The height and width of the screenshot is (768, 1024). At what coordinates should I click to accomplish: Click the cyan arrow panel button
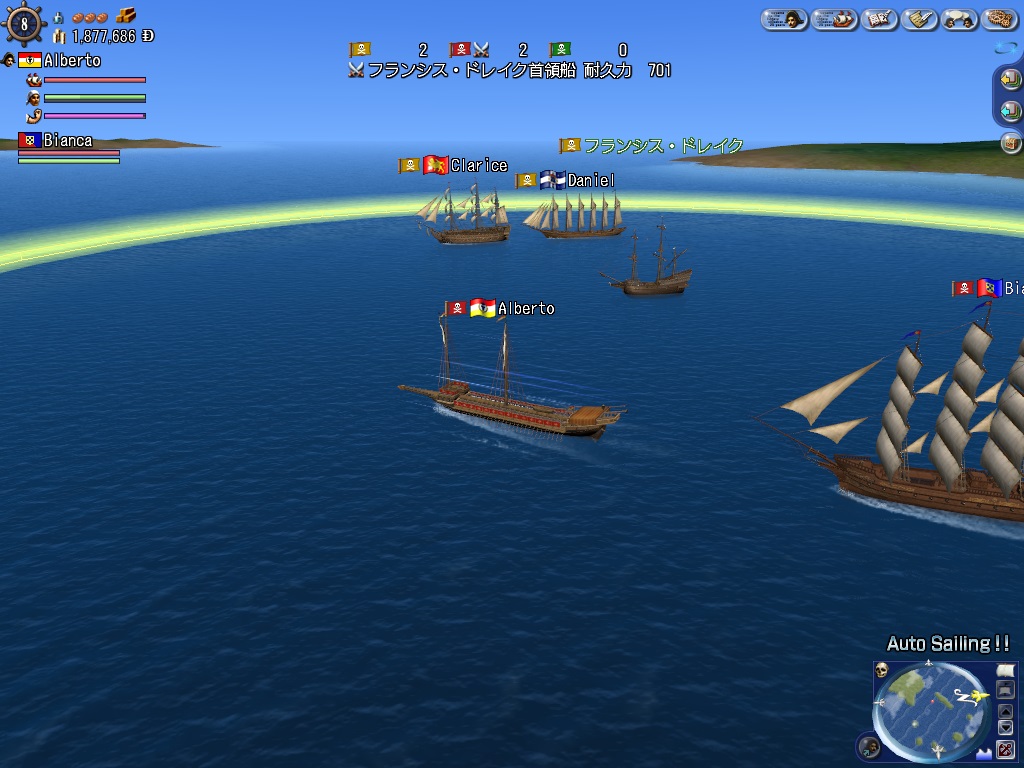coord(1010,111)
